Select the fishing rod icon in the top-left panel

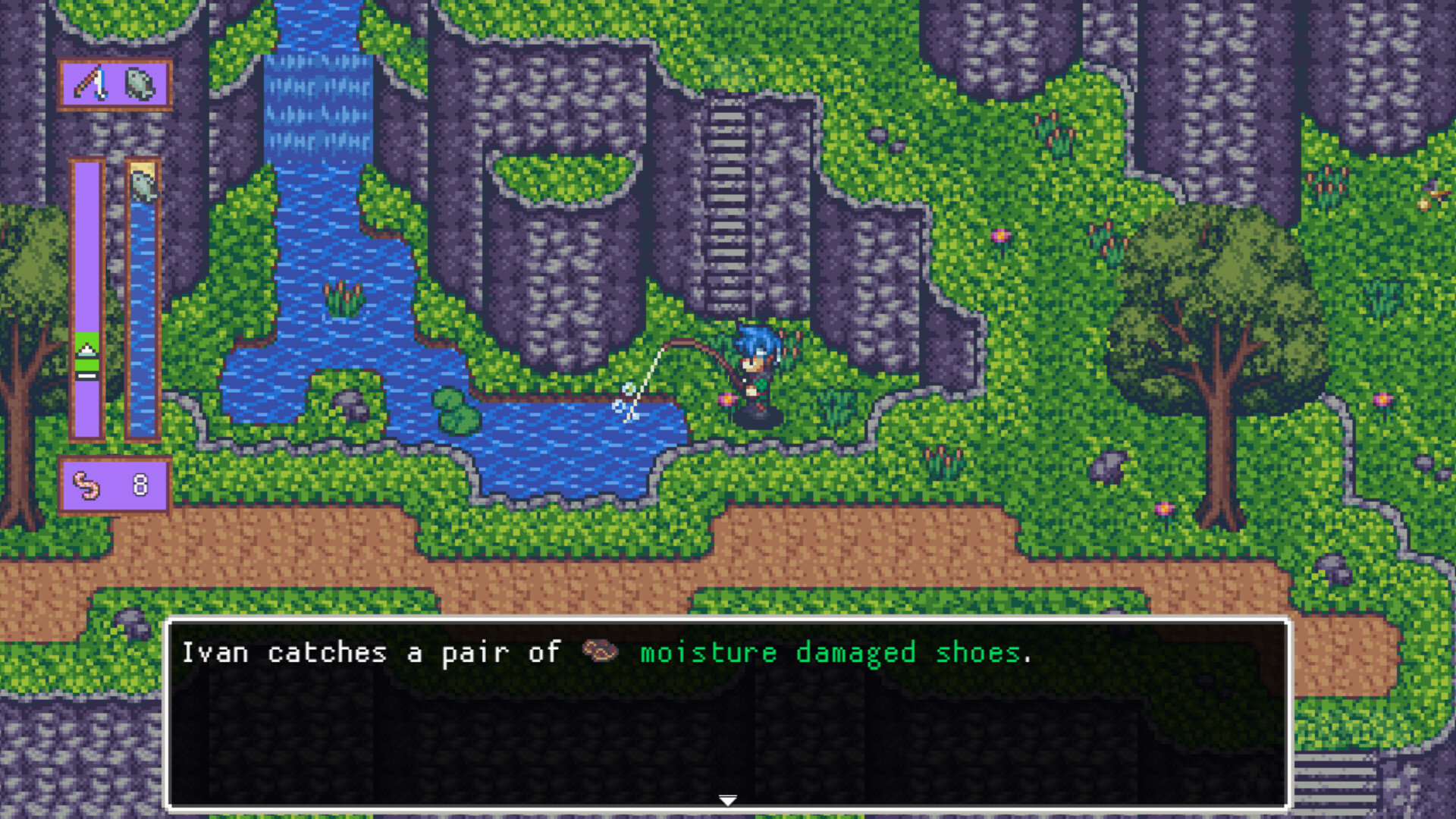[90, 82]
